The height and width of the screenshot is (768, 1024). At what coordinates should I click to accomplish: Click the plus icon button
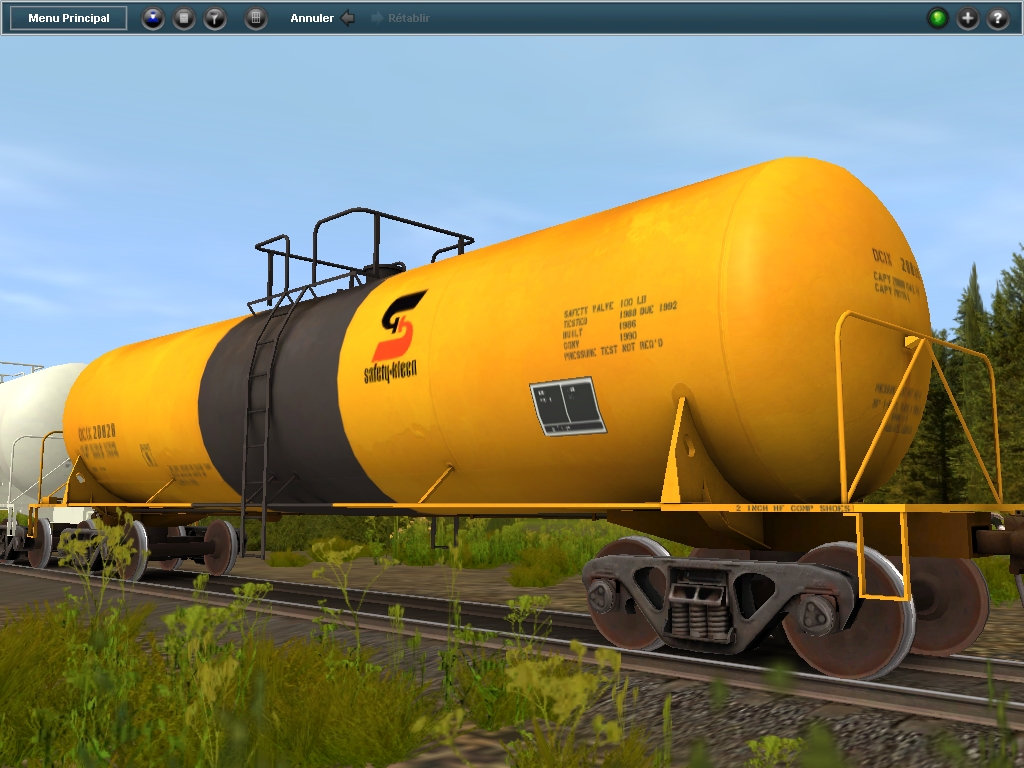click(x=967, y=18)
